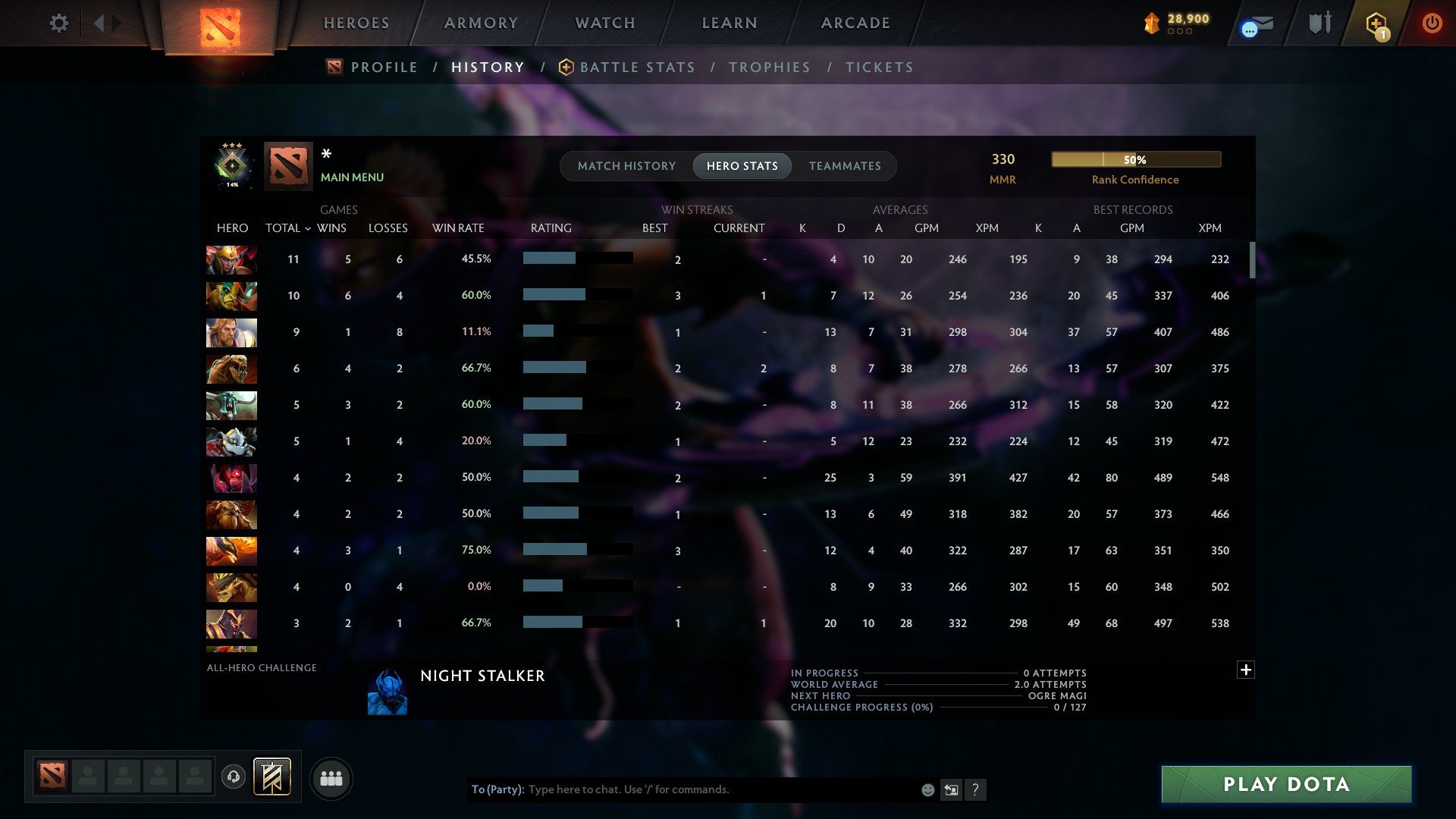Open the Find Party three-person icon
The width and height of the screenshot is (1456, 819).
pos(331,777)
